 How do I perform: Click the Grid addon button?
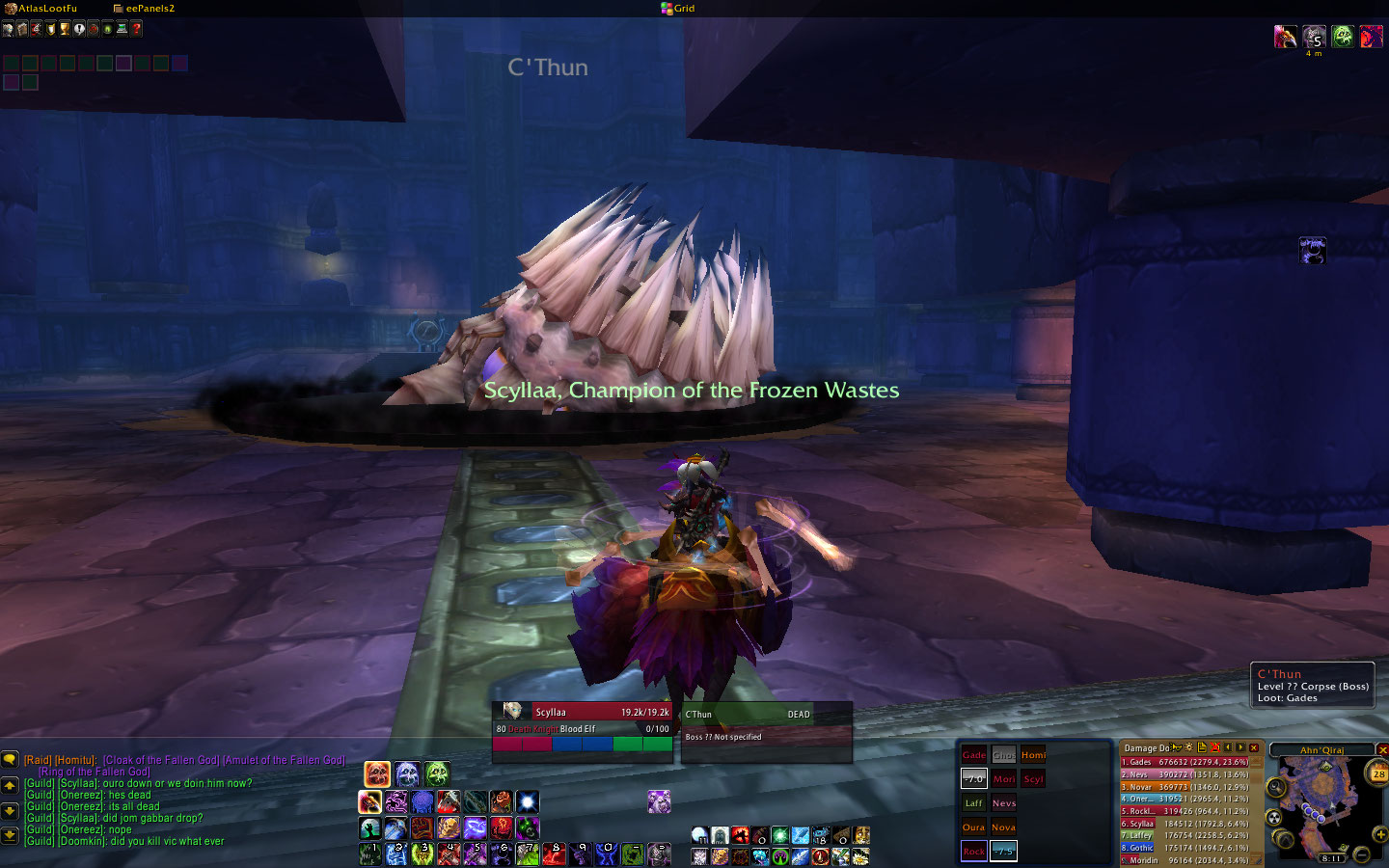678,9
